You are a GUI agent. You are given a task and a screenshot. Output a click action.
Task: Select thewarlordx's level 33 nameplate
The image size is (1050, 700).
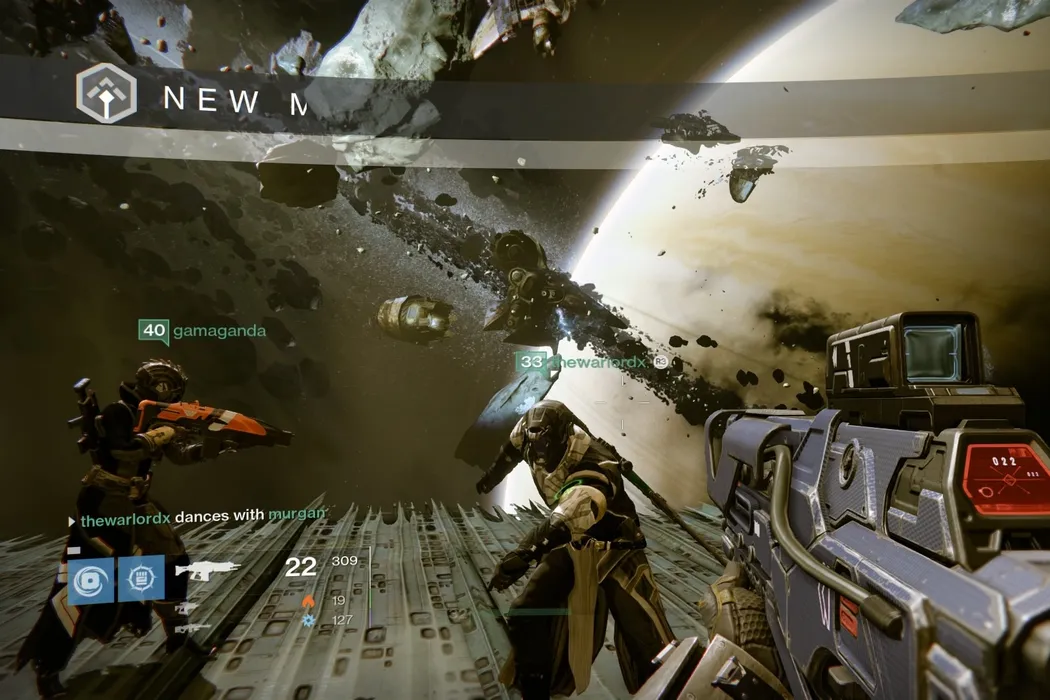click(583, 362)
